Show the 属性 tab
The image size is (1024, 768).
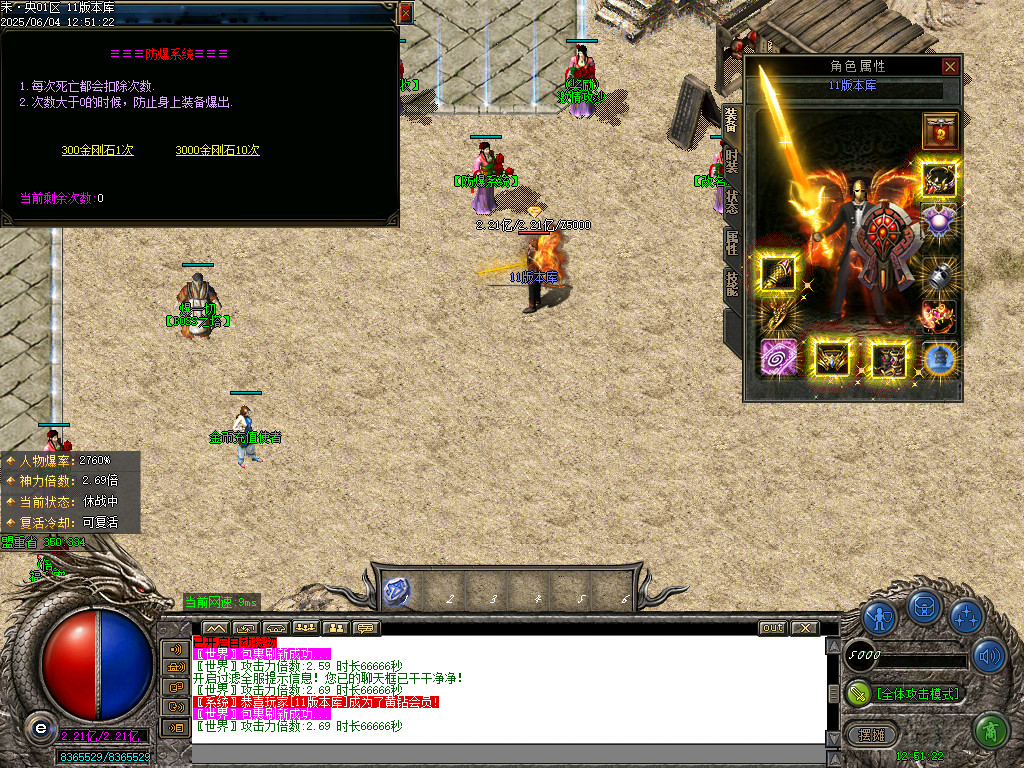(x=732, y=243)
